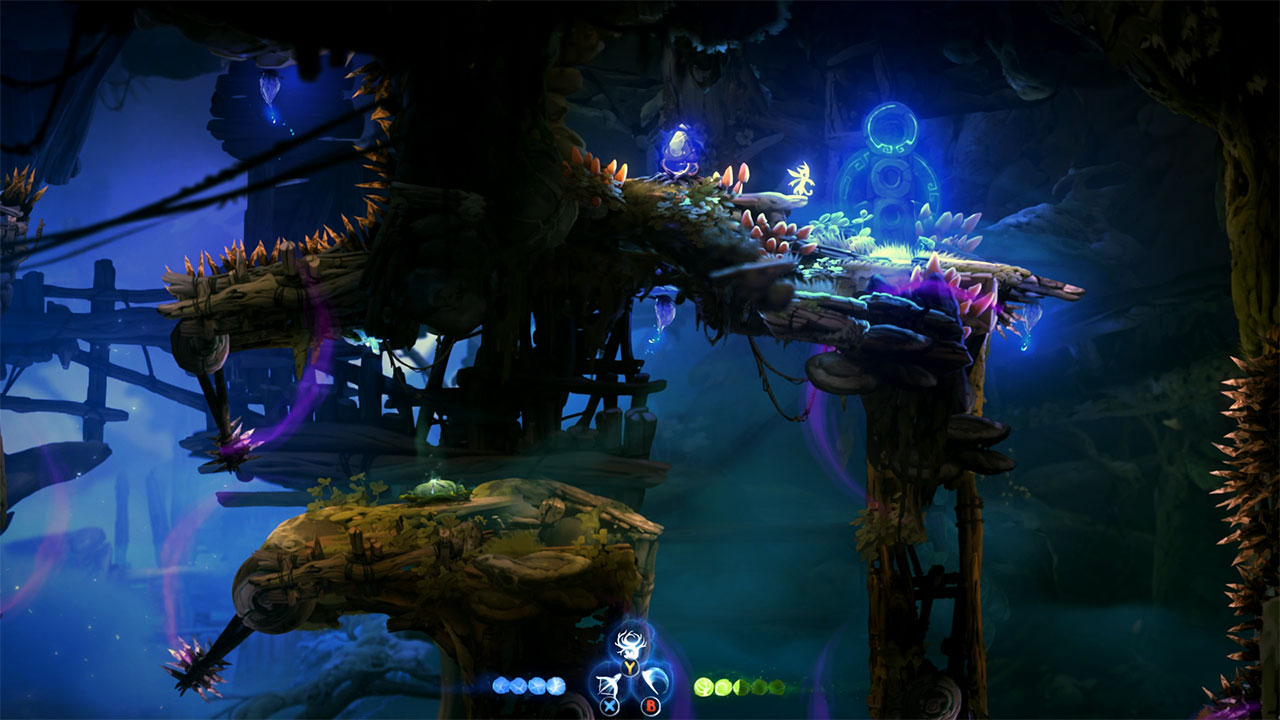Click the red B button prompt
1280x720 pixels.
[x=651, y=705]
